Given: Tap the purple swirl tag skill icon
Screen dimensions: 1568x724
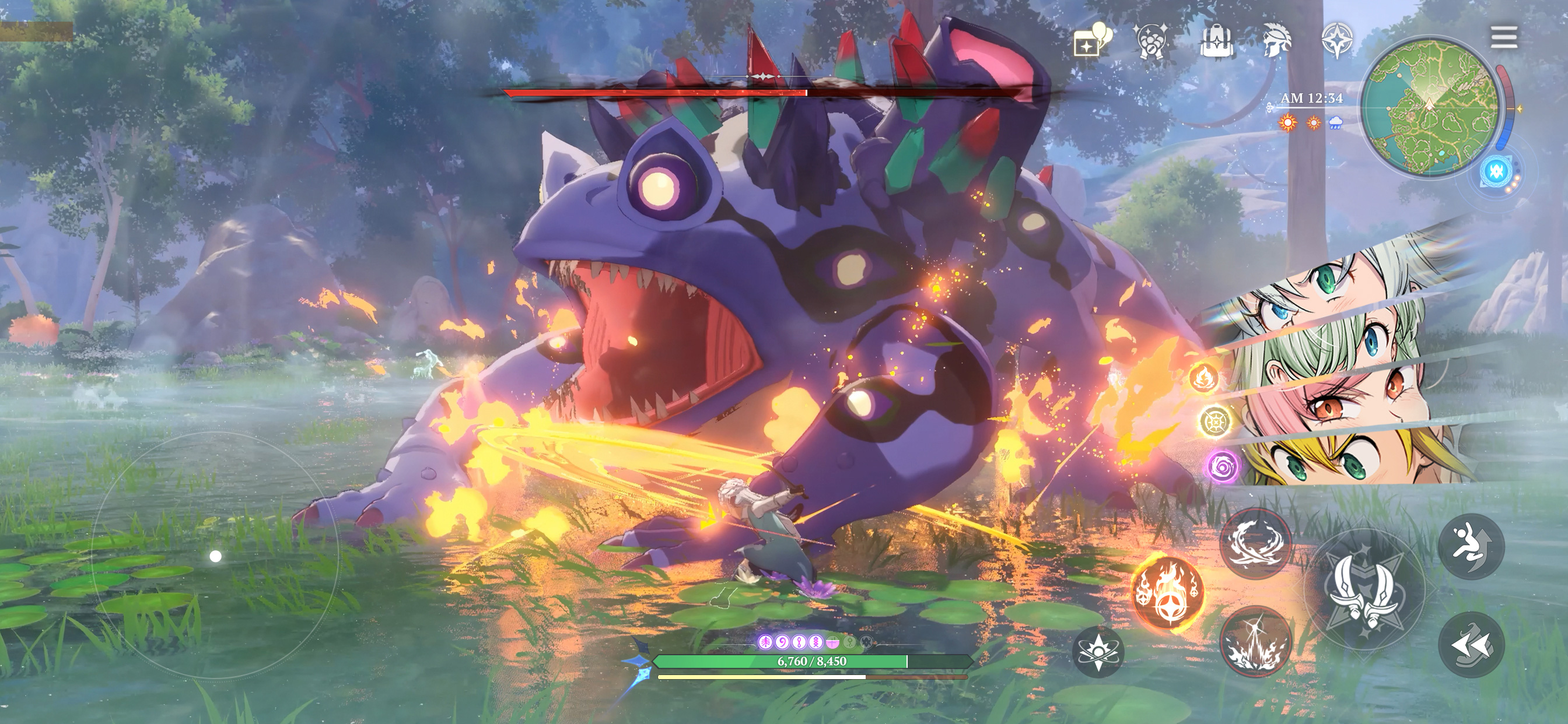Looking at the screenshot, I should 1221,468.
